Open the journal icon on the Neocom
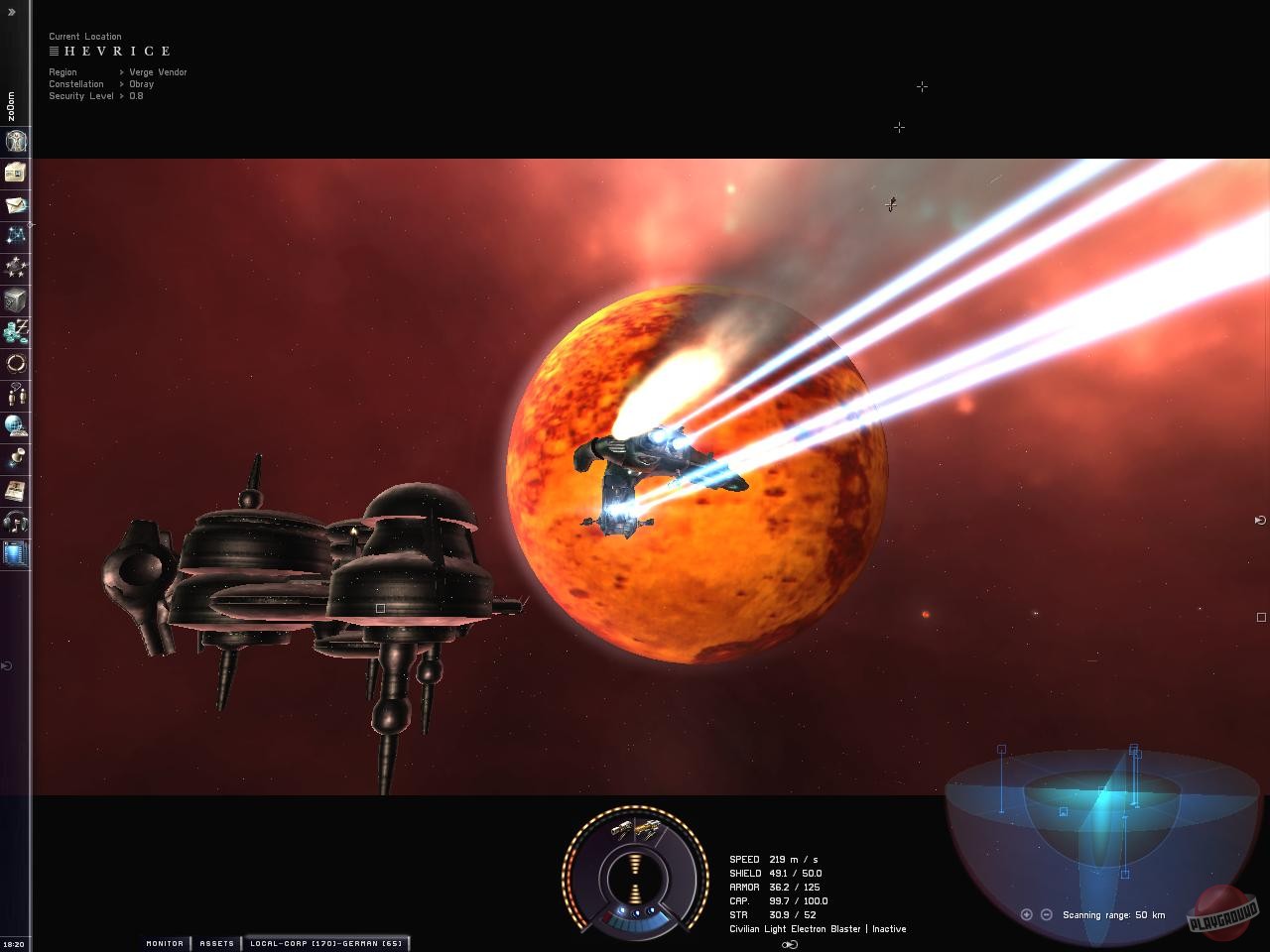 (15, 491)
